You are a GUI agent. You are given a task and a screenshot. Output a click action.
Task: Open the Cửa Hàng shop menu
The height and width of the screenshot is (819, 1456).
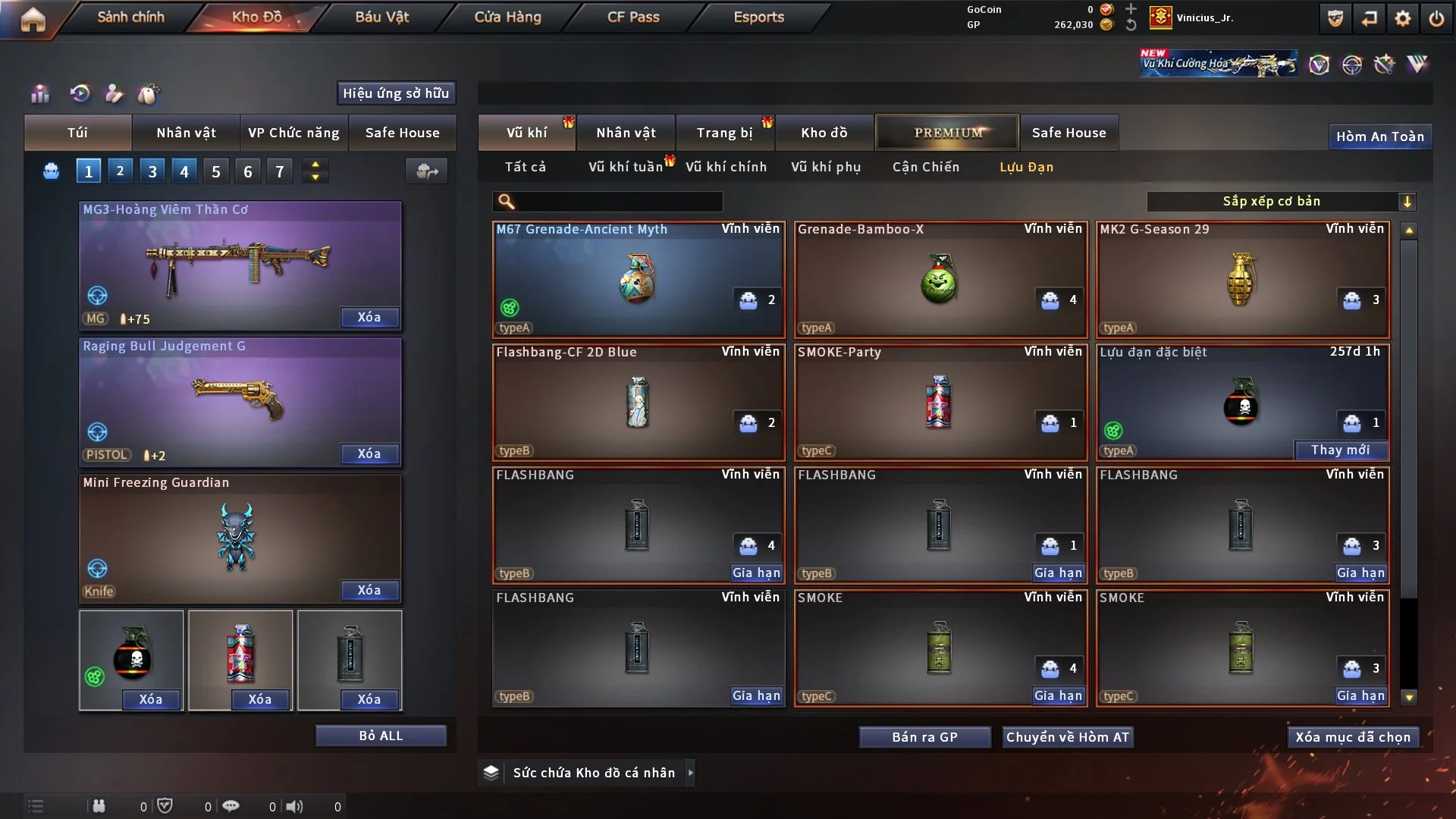(507, 17)
